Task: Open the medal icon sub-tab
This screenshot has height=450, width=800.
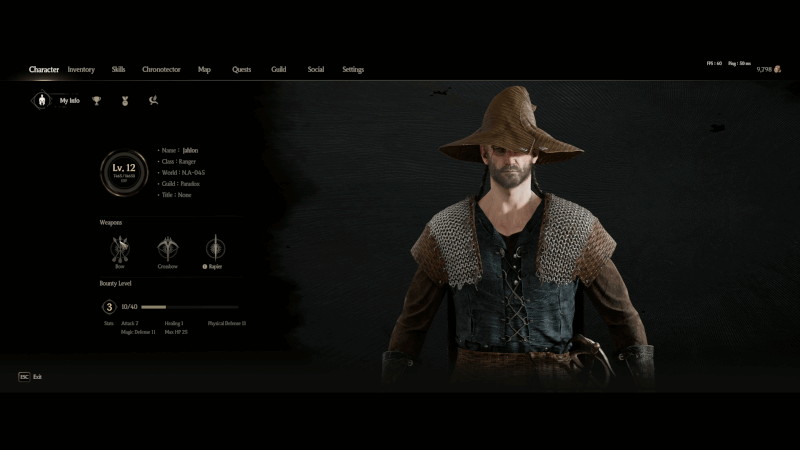Action: coord(125,100)
